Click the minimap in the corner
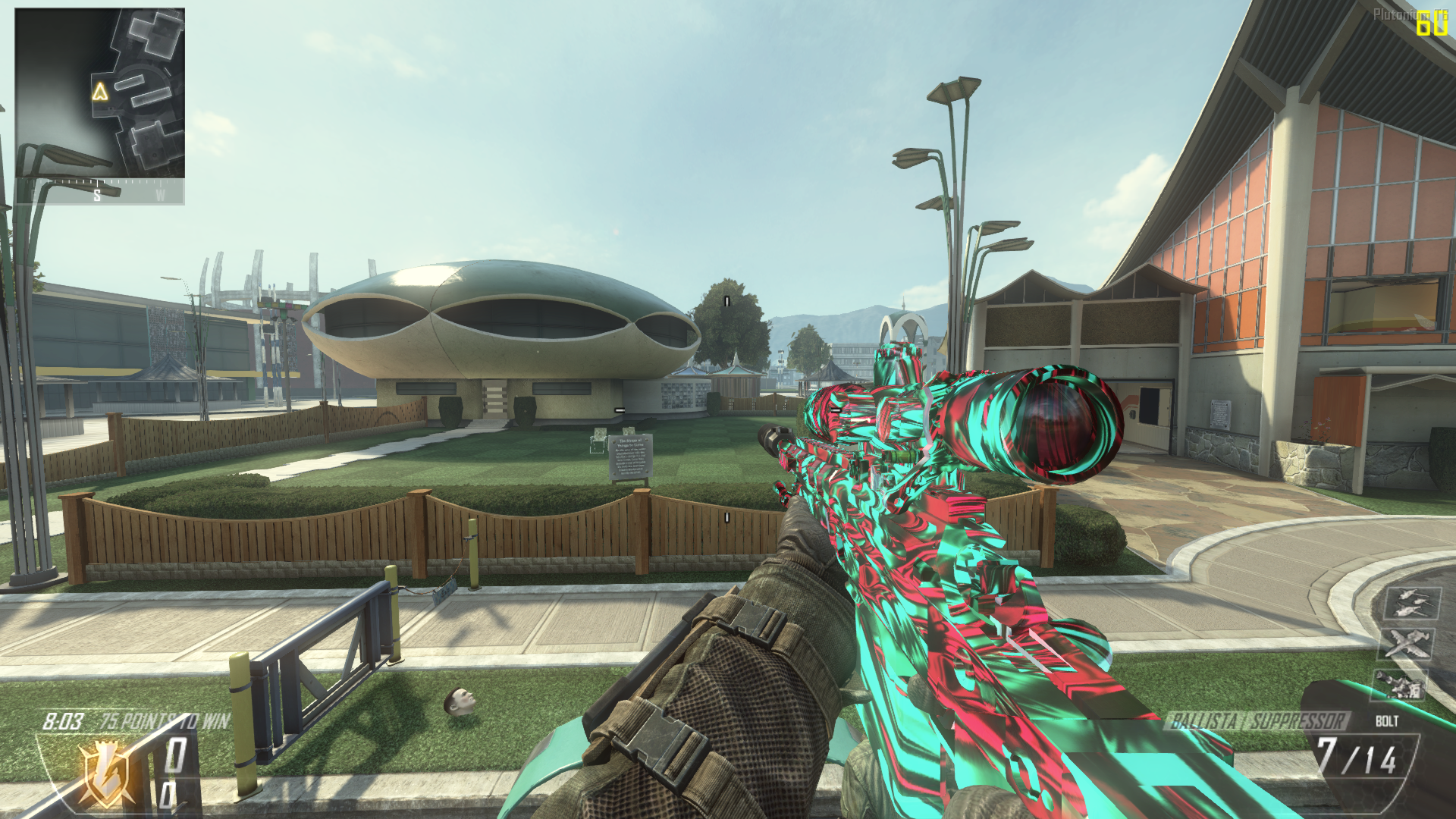Image resolution: width=1456 pixels, height=819 pixels. point(99,93)
